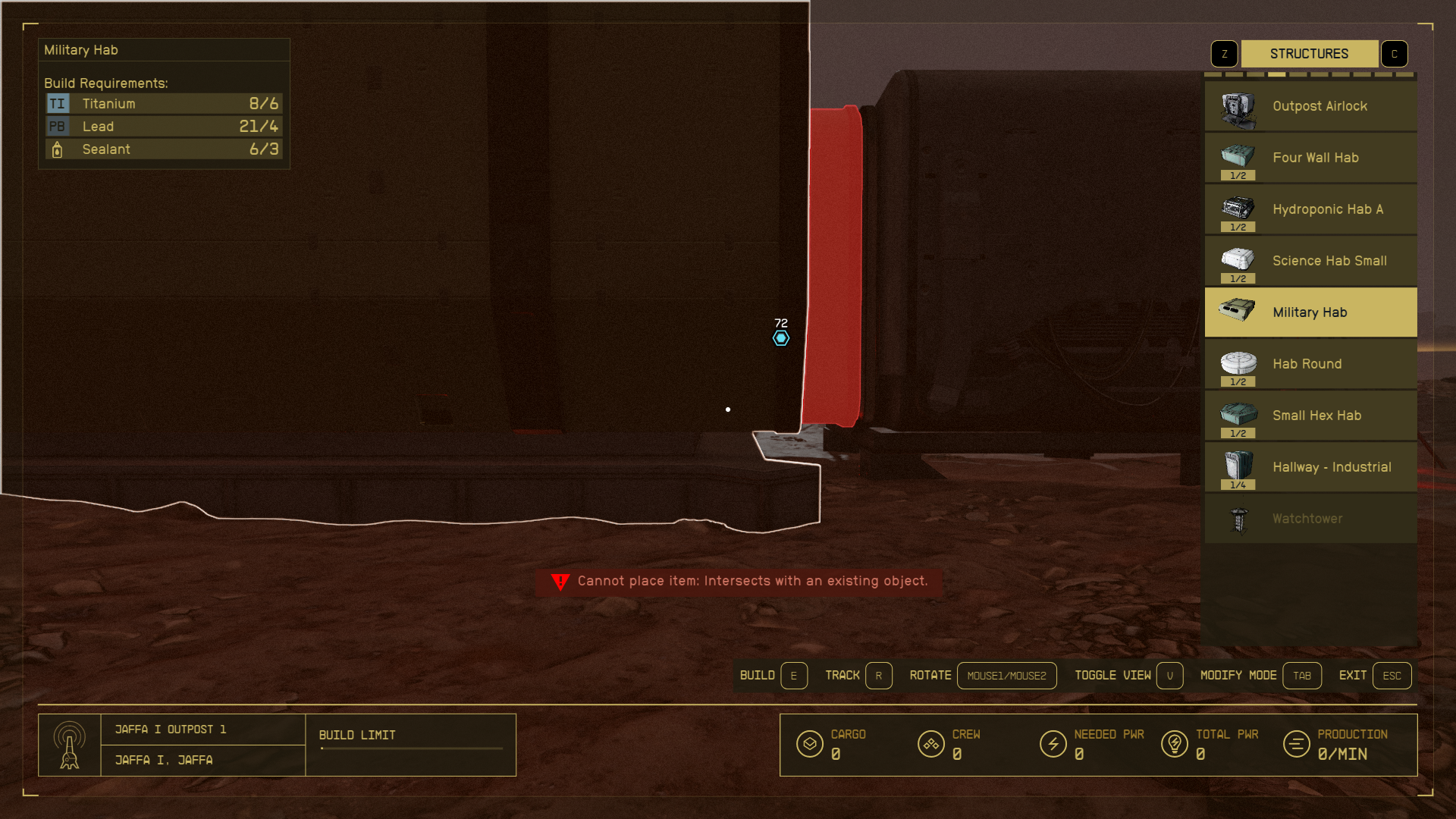Switch to the highlighted category tab above Structures
Image resolution: width=1456 pixels, height=819 pixels.
(x=1276, y=74)
